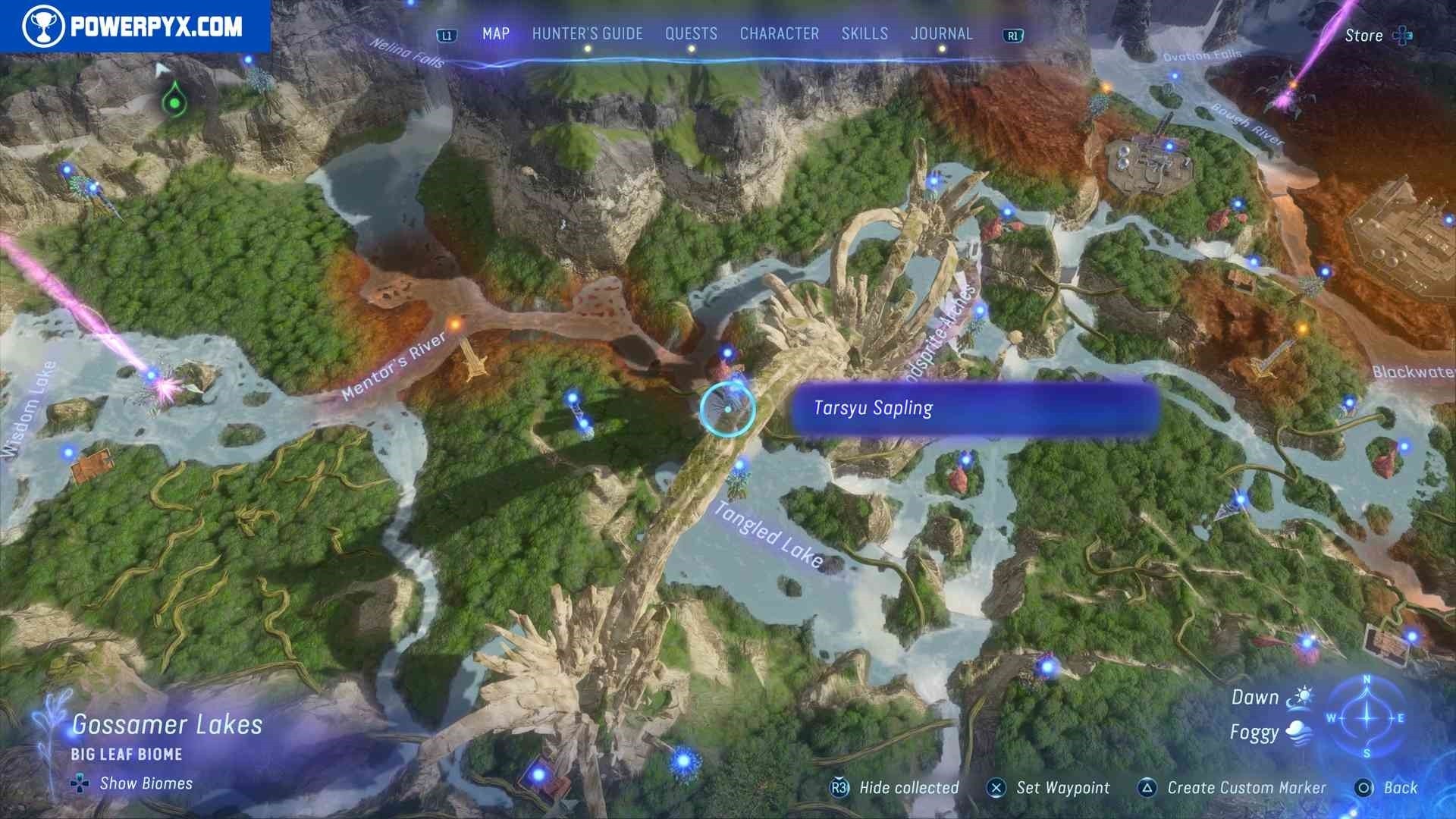
Task: Set Waypoint on selected location
Action: point(1062,788)
